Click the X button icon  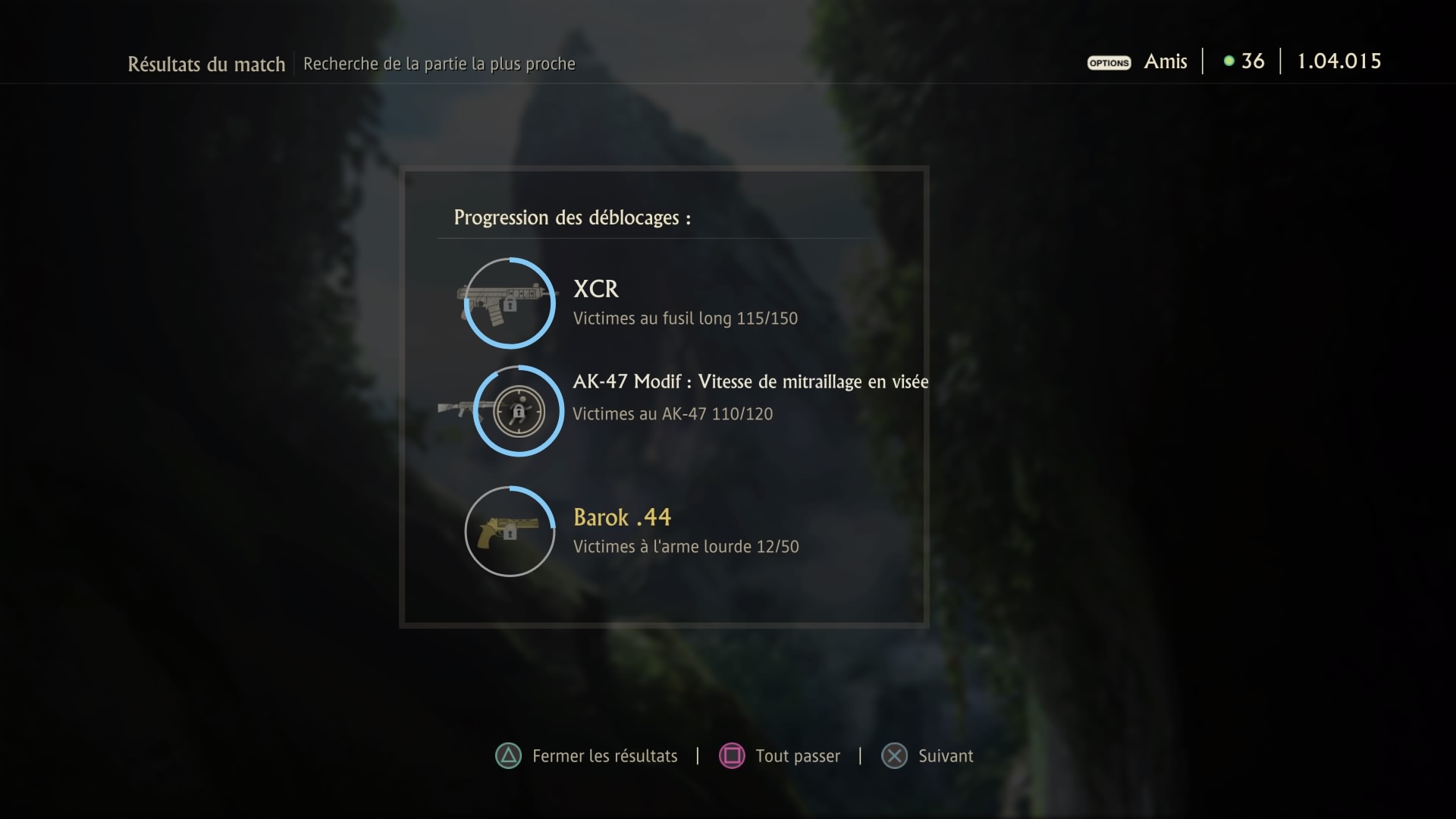click(895, 755)
